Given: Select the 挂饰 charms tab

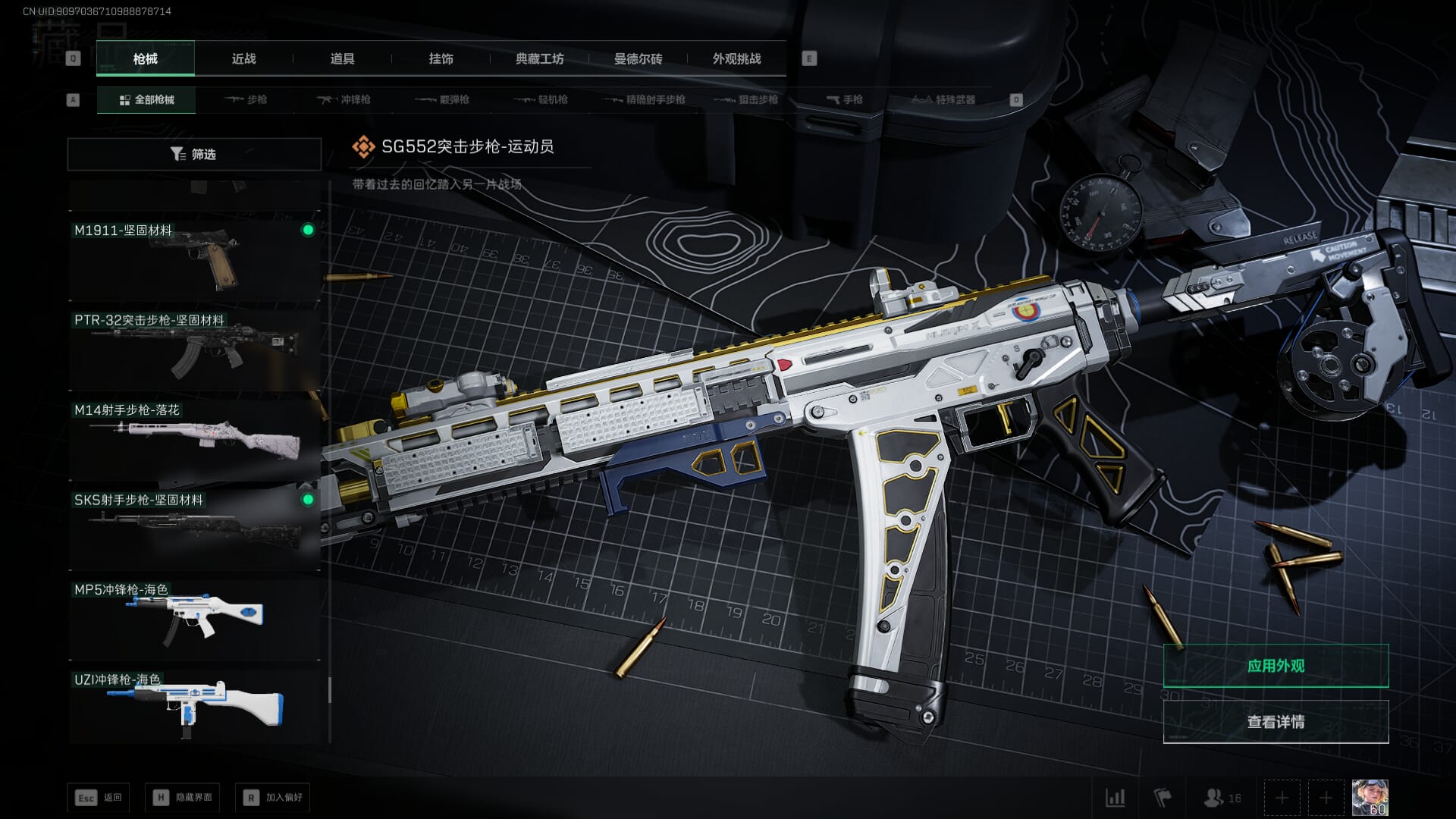Looking at the screenshot, I should coord(441,58).
